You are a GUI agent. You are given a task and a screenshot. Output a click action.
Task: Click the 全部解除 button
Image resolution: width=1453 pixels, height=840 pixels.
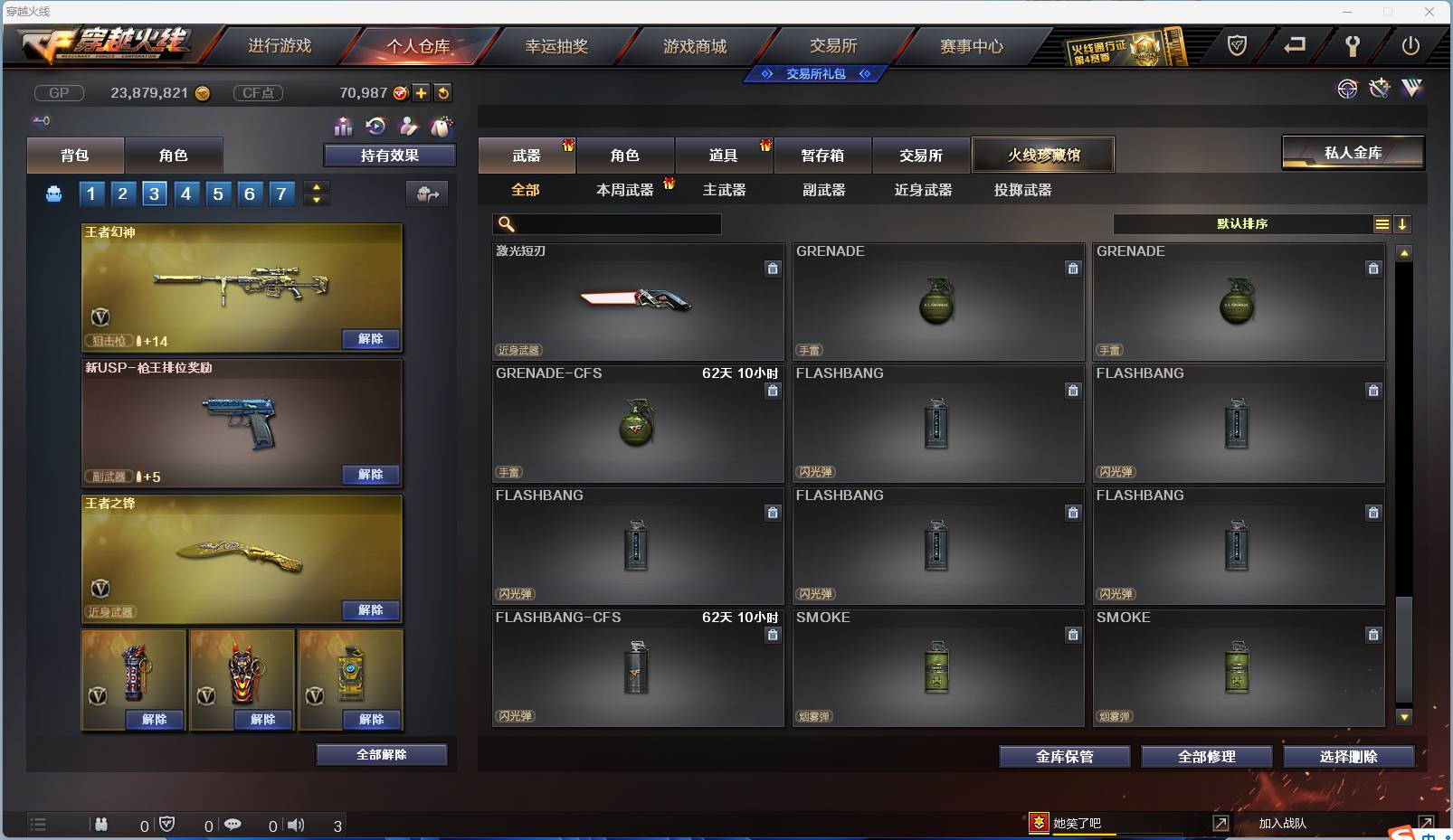pyautogui.click(x=382, y=754)
